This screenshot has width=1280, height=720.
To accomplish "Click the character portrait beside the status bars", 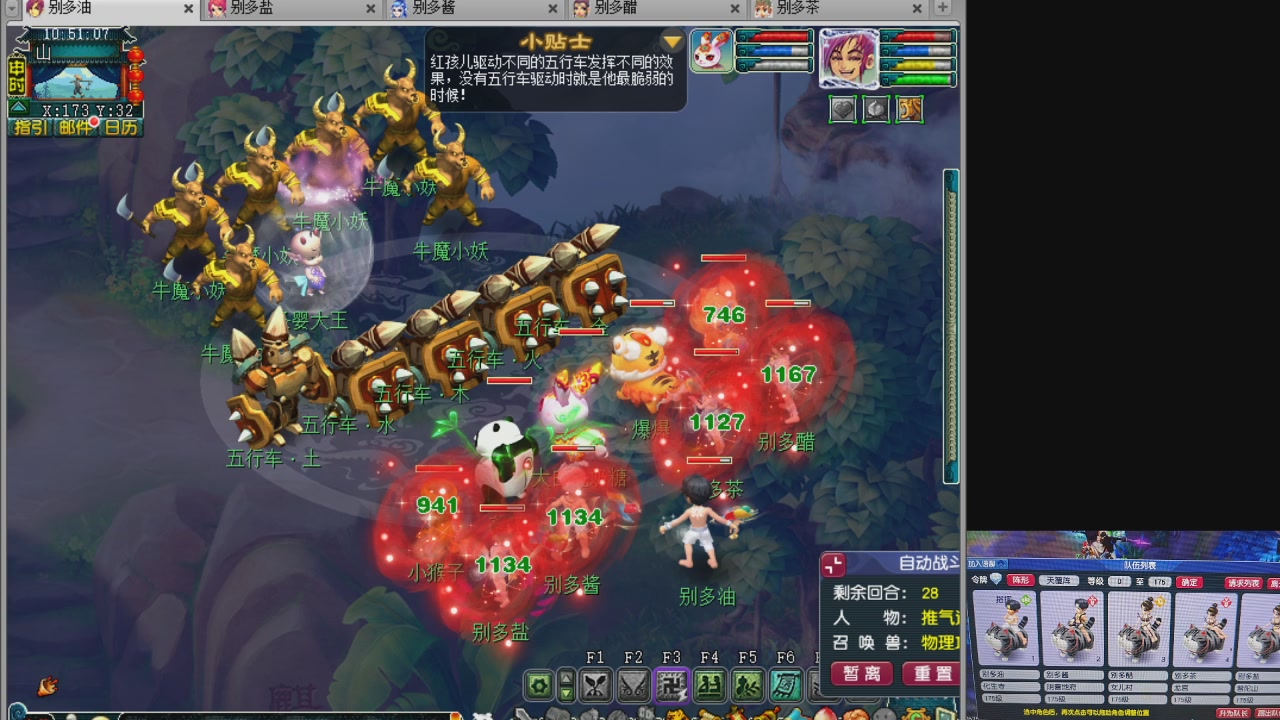I will coord(849,58).
